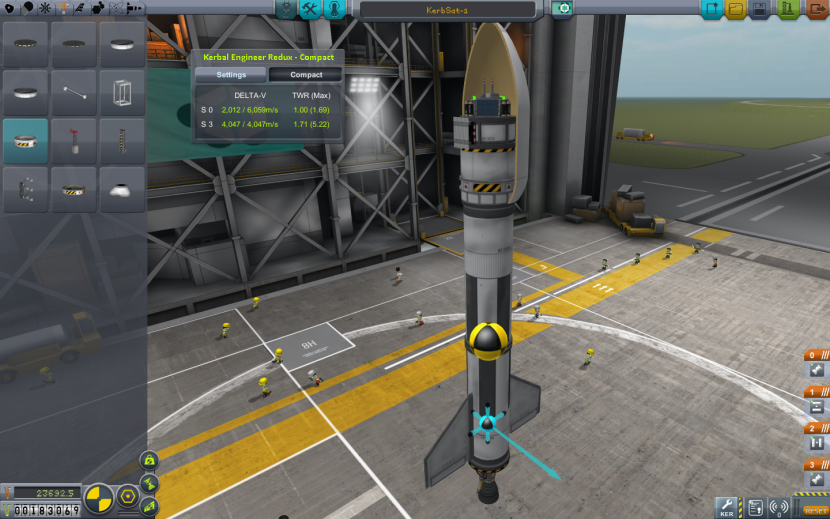Exit the Vehicle Assembly Building
The width and height of the screenshot is (830, 519).
816,10
